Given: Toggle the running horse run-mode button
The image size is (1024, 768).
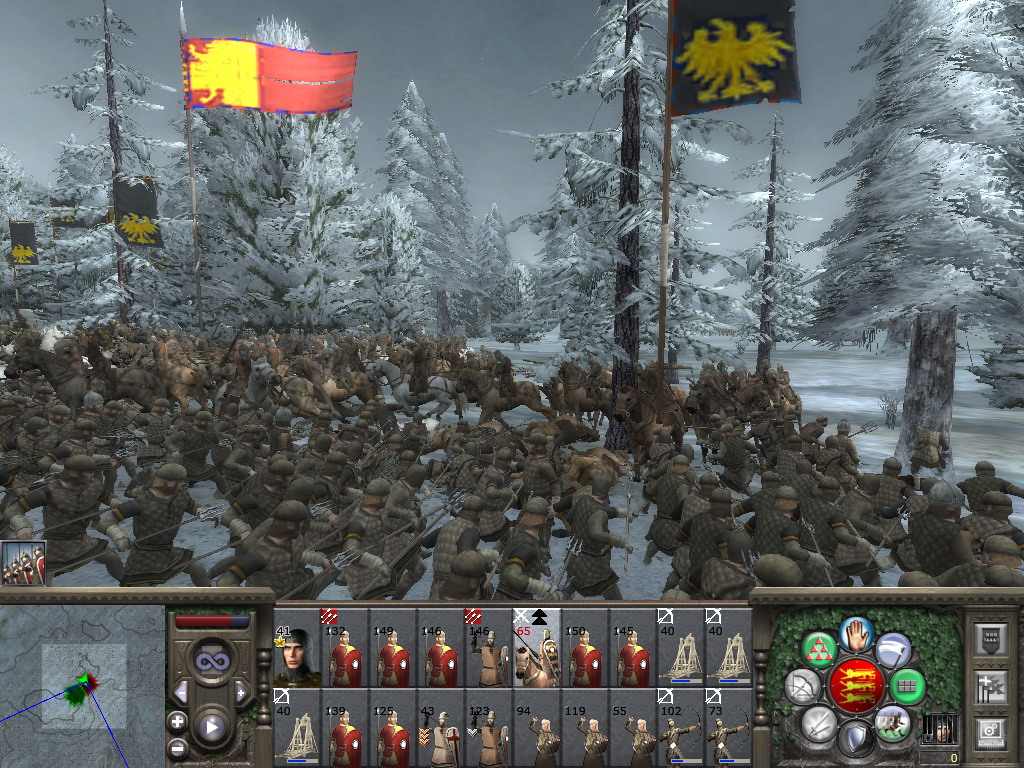Looking at the screenshot, I should [891, 723].
